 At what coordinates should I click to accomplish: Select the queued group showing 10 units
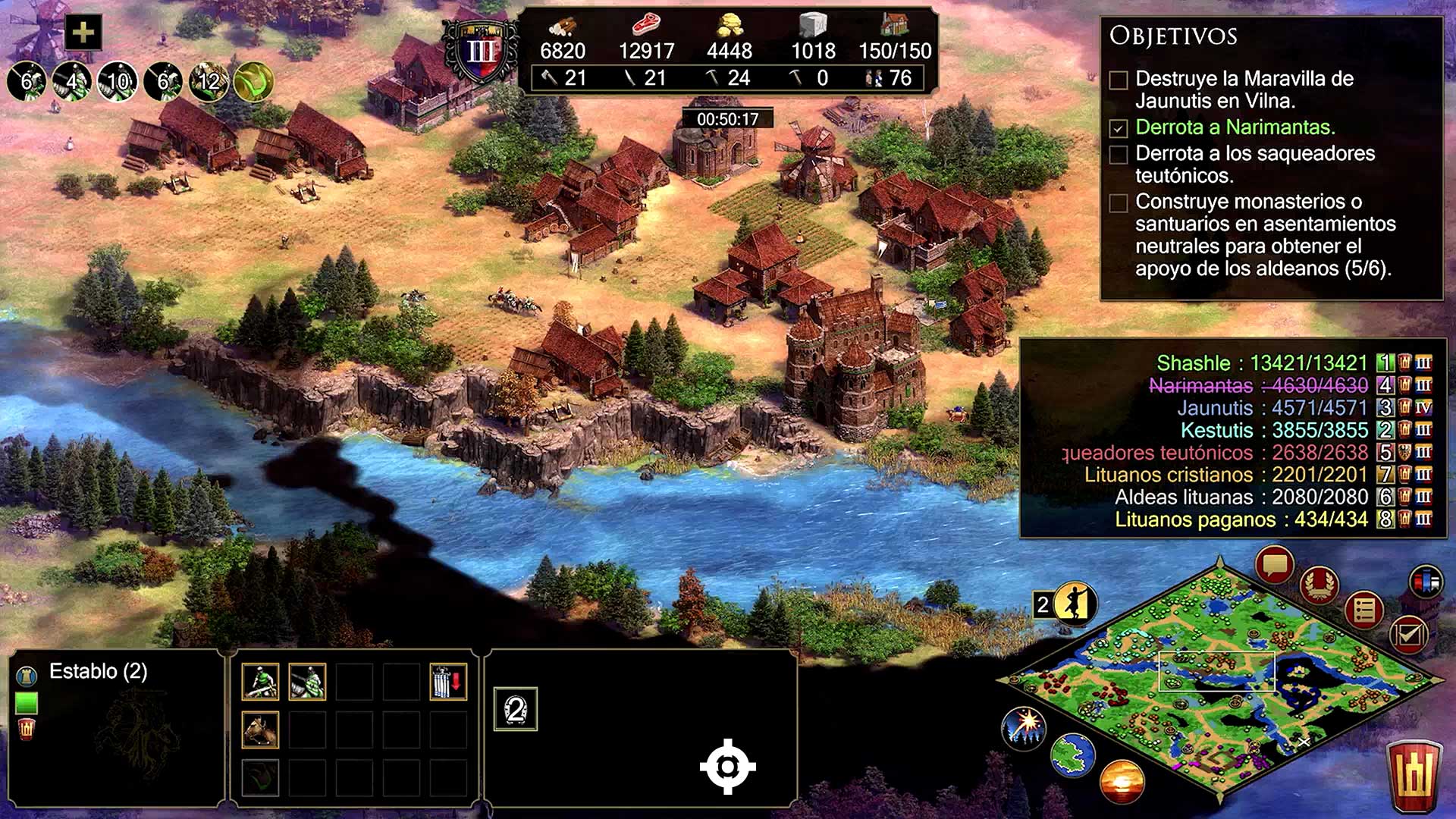tap(118, 81)
